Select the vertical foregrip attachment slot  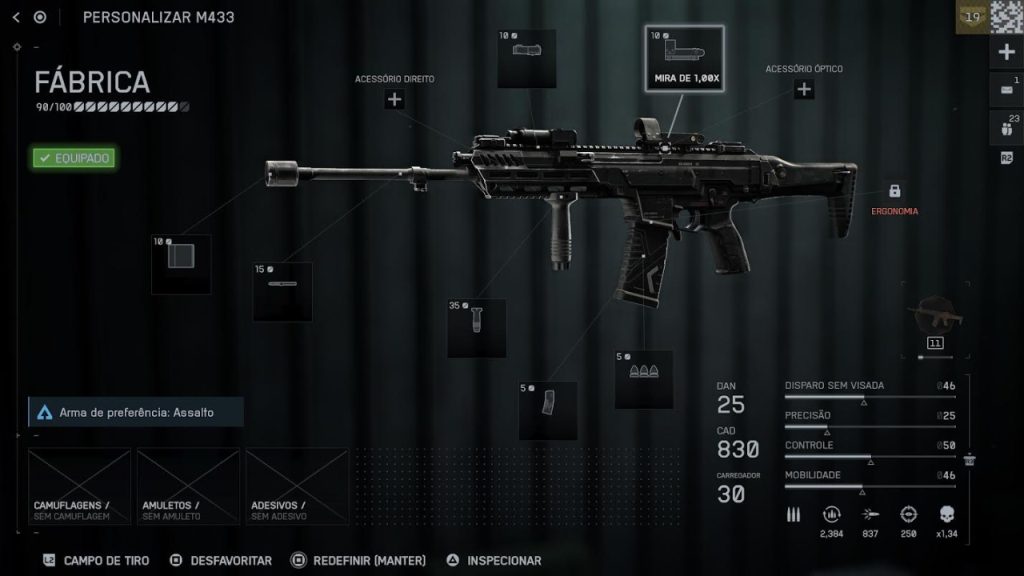476,328
